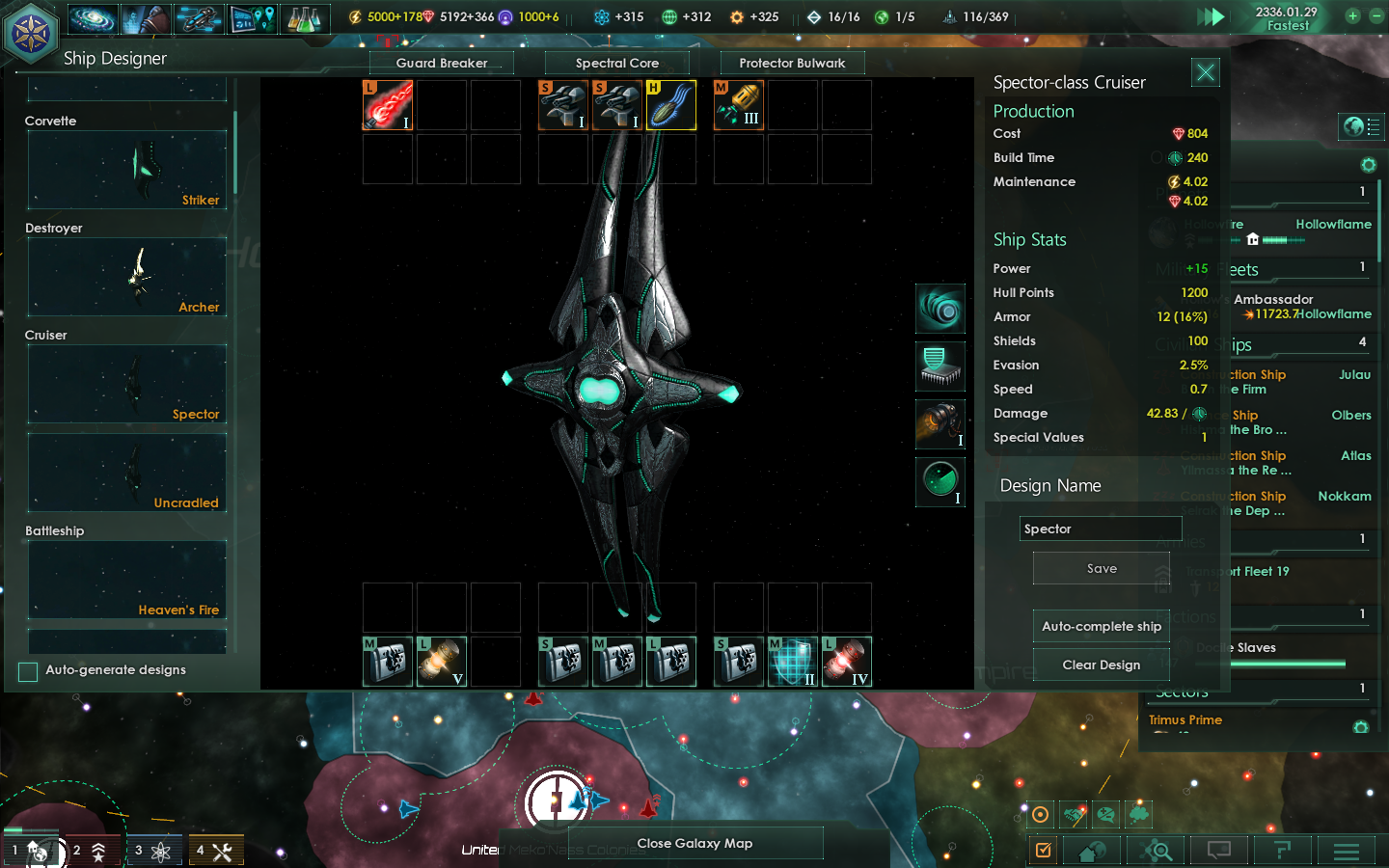
Task: Select the large red laser weapon slot
Action: point(388,105)
